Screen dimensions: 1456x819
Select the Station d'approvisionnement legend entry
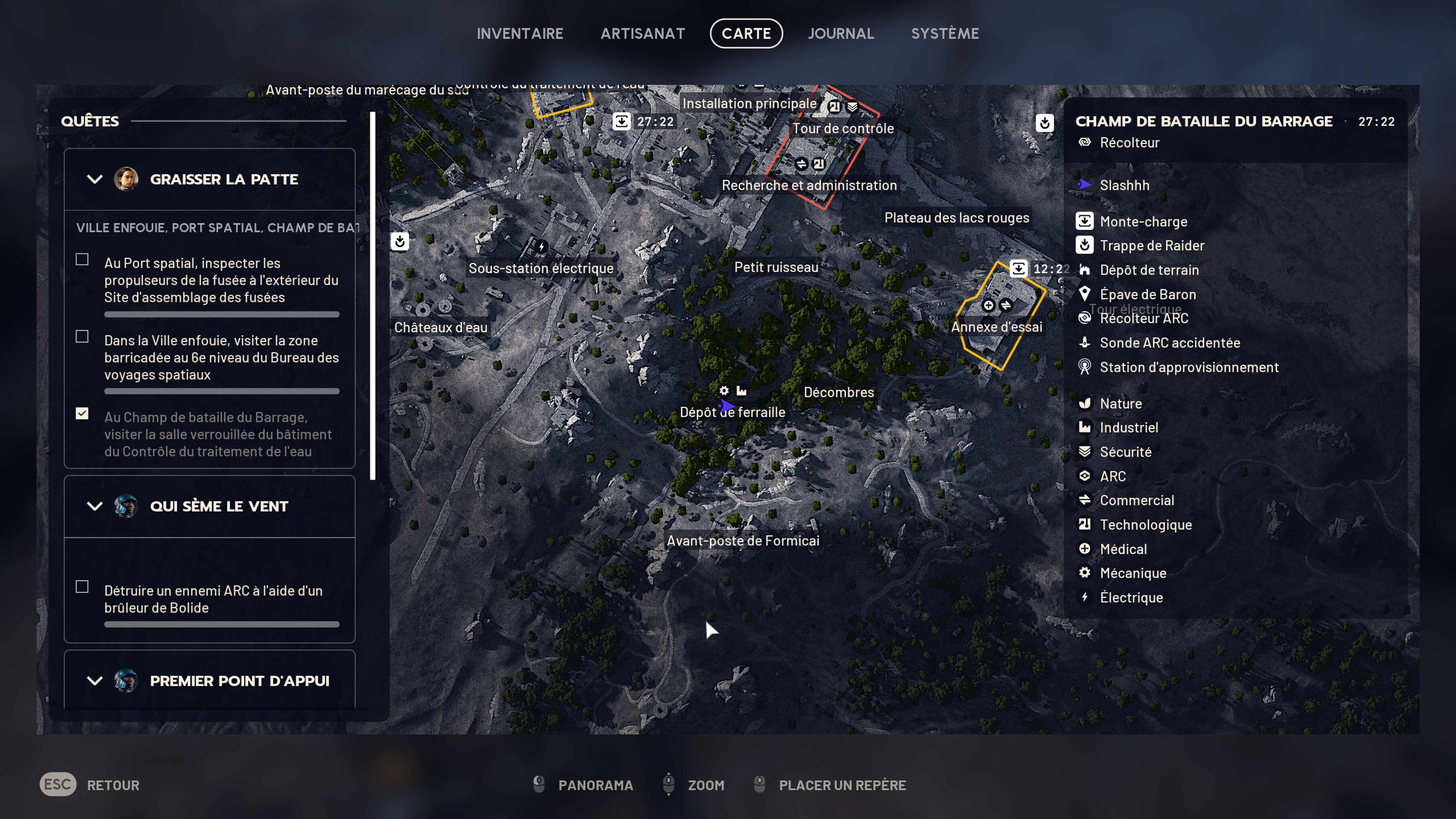click(1189, 367)
